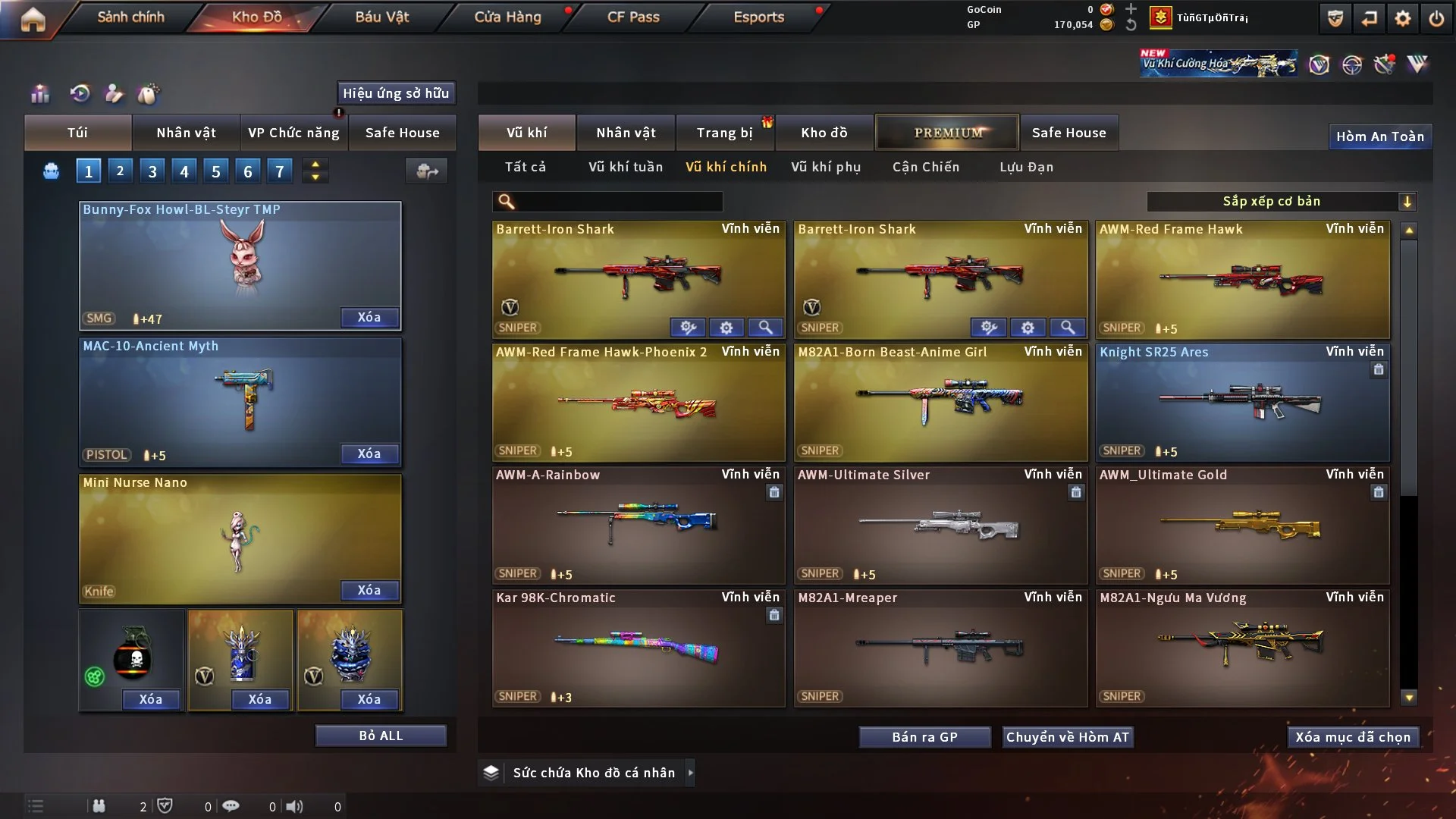Choose loadout bag number 3
1456x819 pixels.
click(x=152, y=171)
